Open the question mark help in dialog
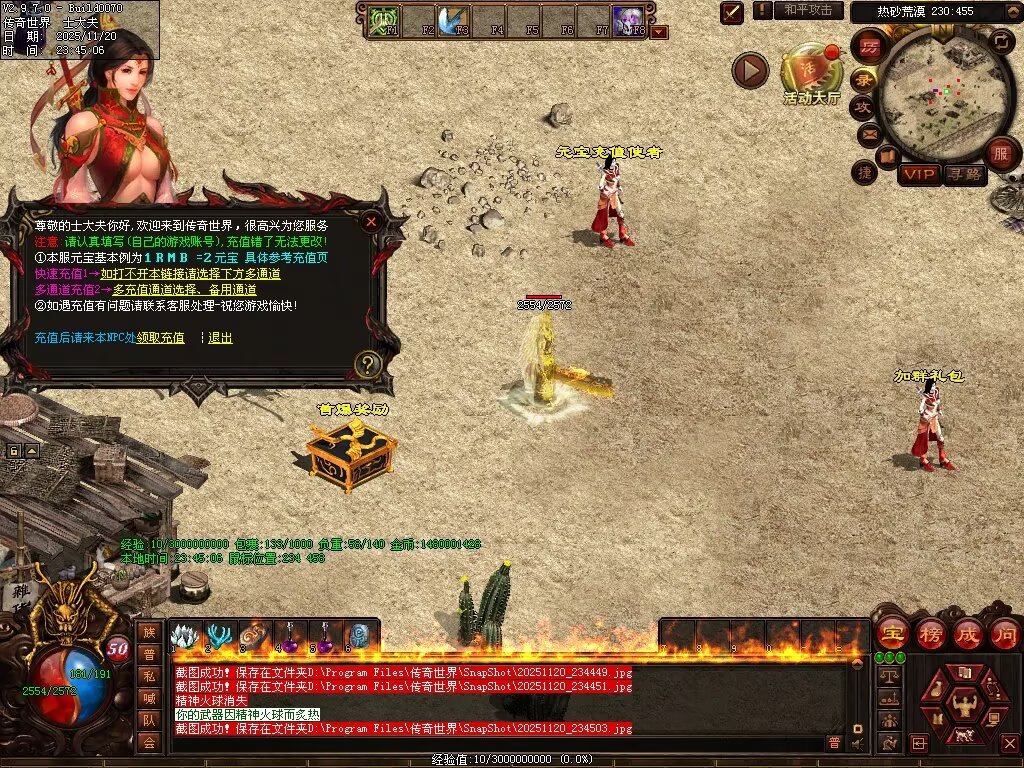1024x768 pixels. (x=368, y=364)
